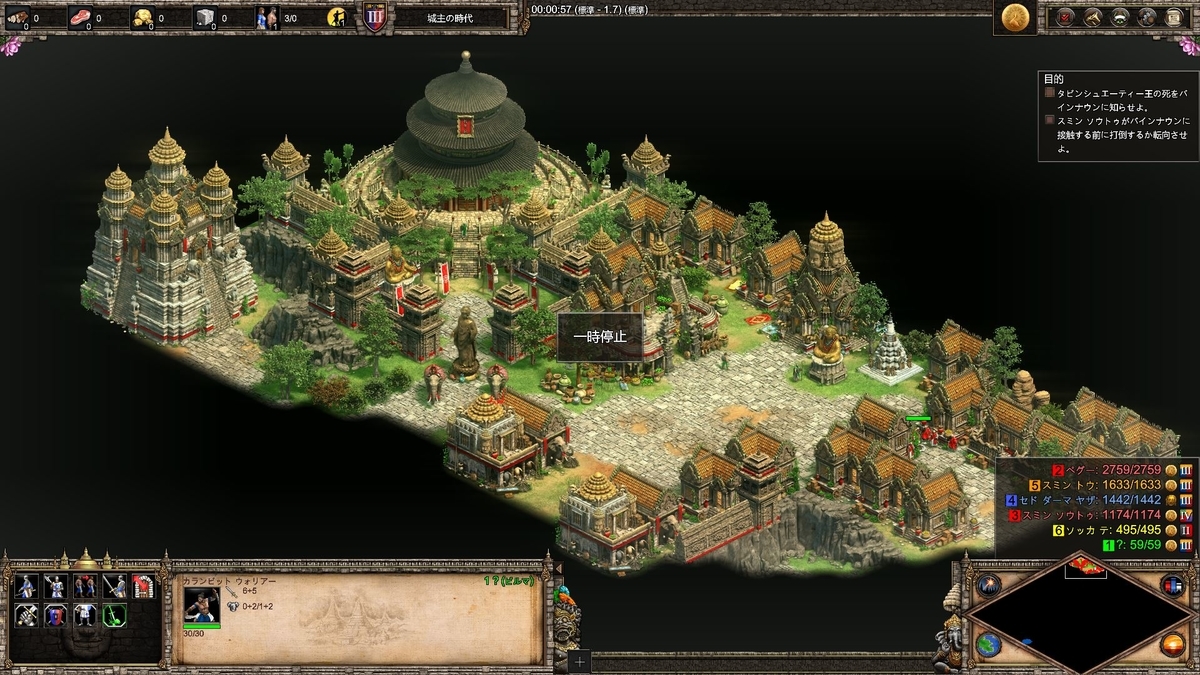Toggle the minimap flags display button

tap(1171, 585)
